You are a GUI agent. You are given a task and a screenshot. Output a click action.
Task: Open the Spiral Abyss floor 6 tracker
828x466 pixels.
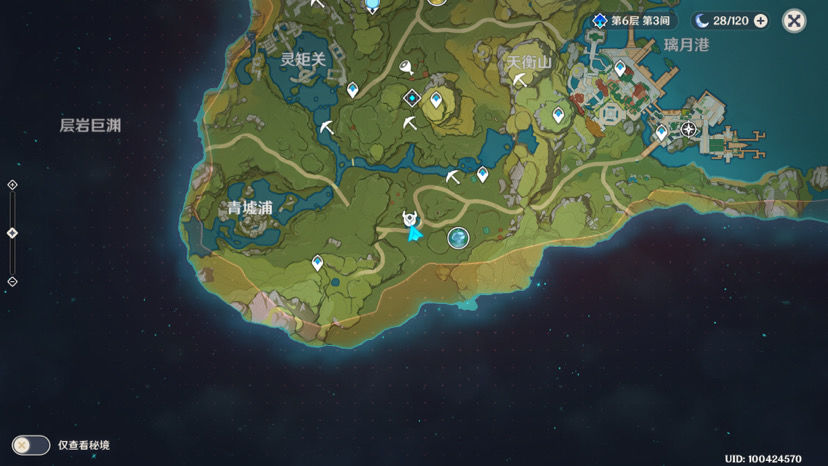click(x=634, y=21)
